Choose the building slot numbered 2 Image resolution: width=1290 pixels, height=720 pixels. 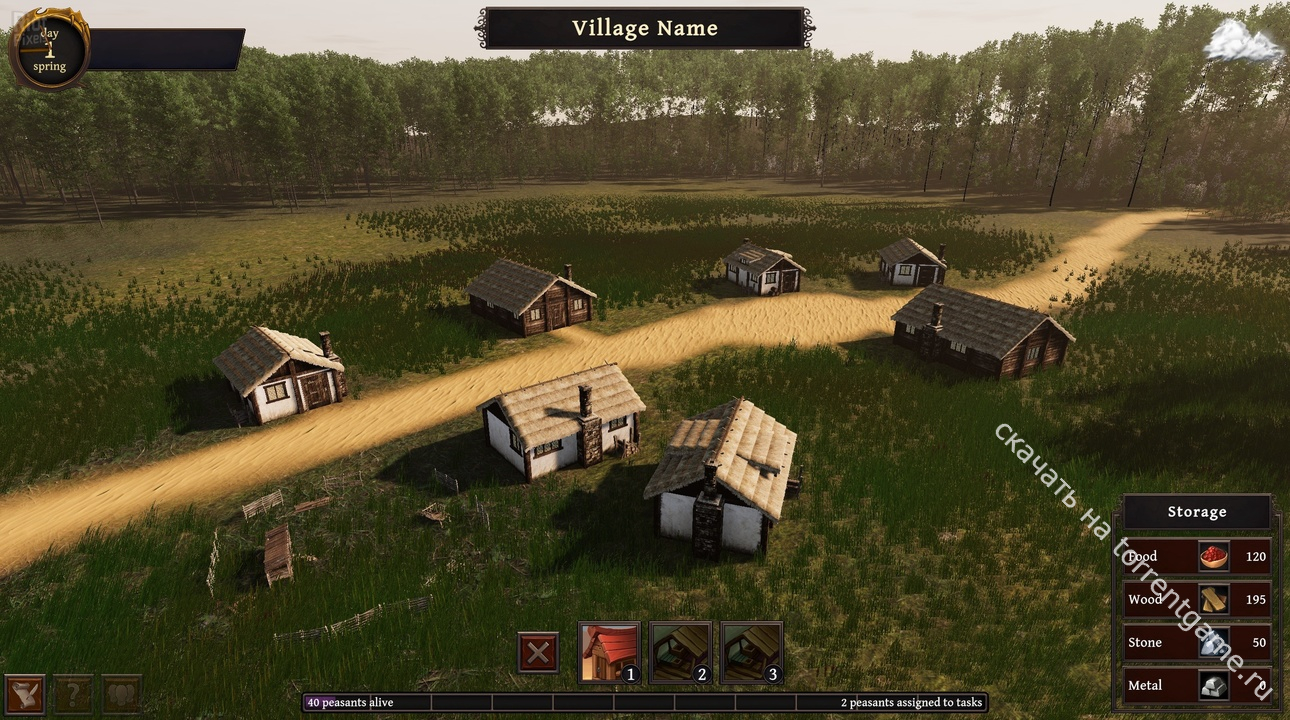pyautogui.click(x=680, y=652)
